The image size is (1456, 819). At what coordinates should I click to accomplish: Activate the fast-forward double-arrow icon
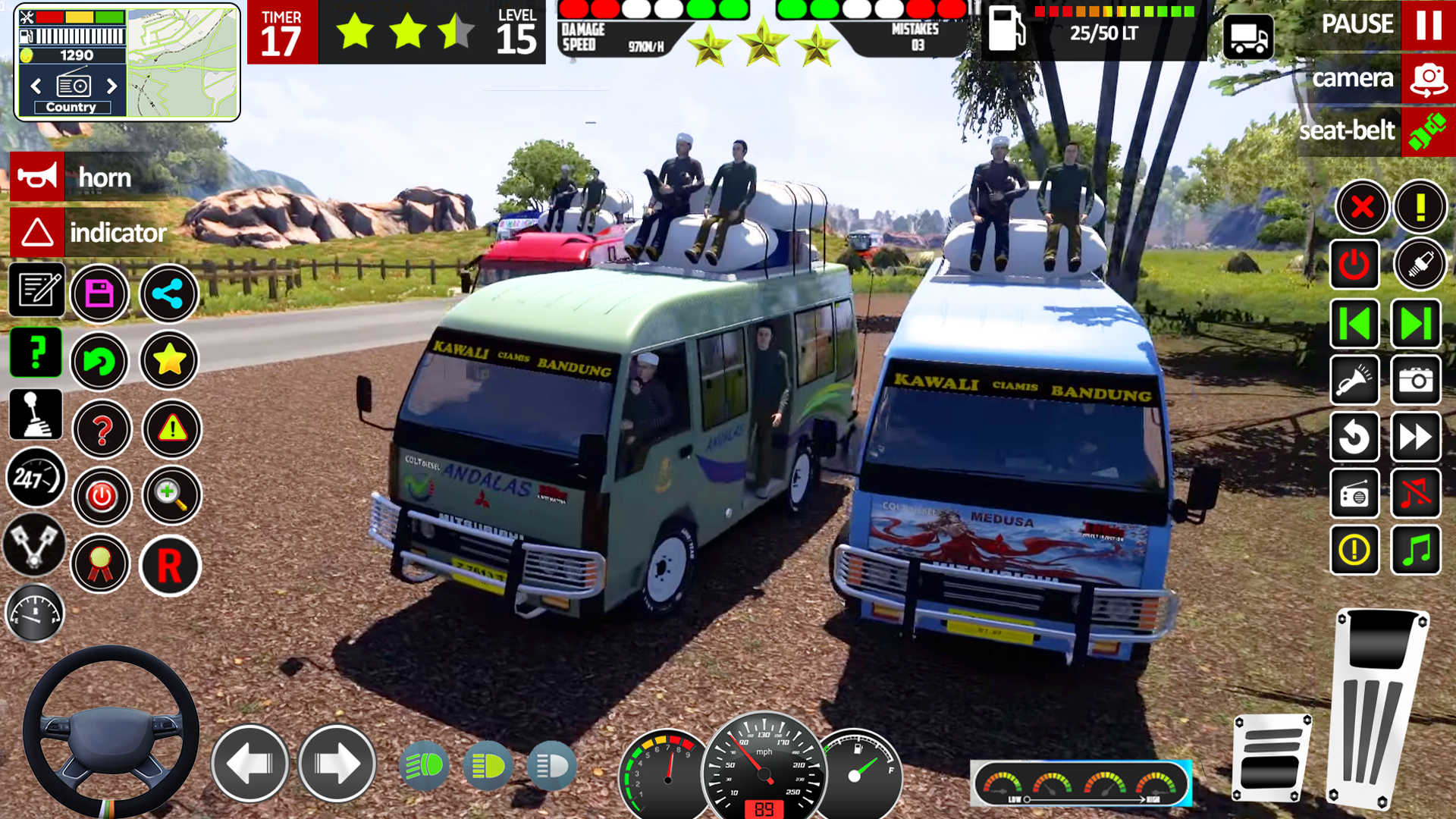point(1417,438)
